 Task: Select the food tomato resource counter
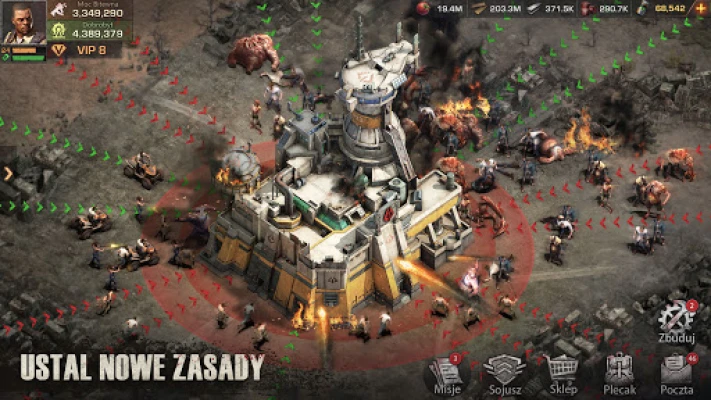pos(440,8)
